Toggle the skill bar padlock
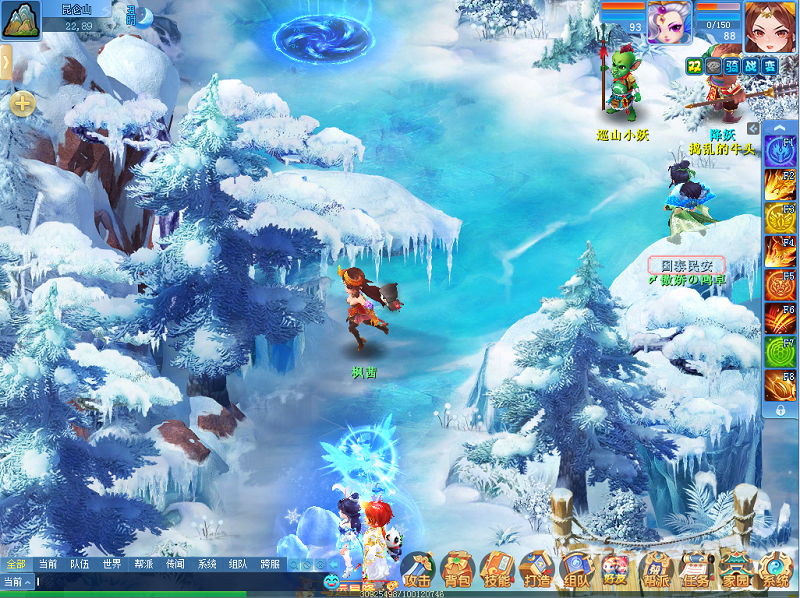 (780, 410)
